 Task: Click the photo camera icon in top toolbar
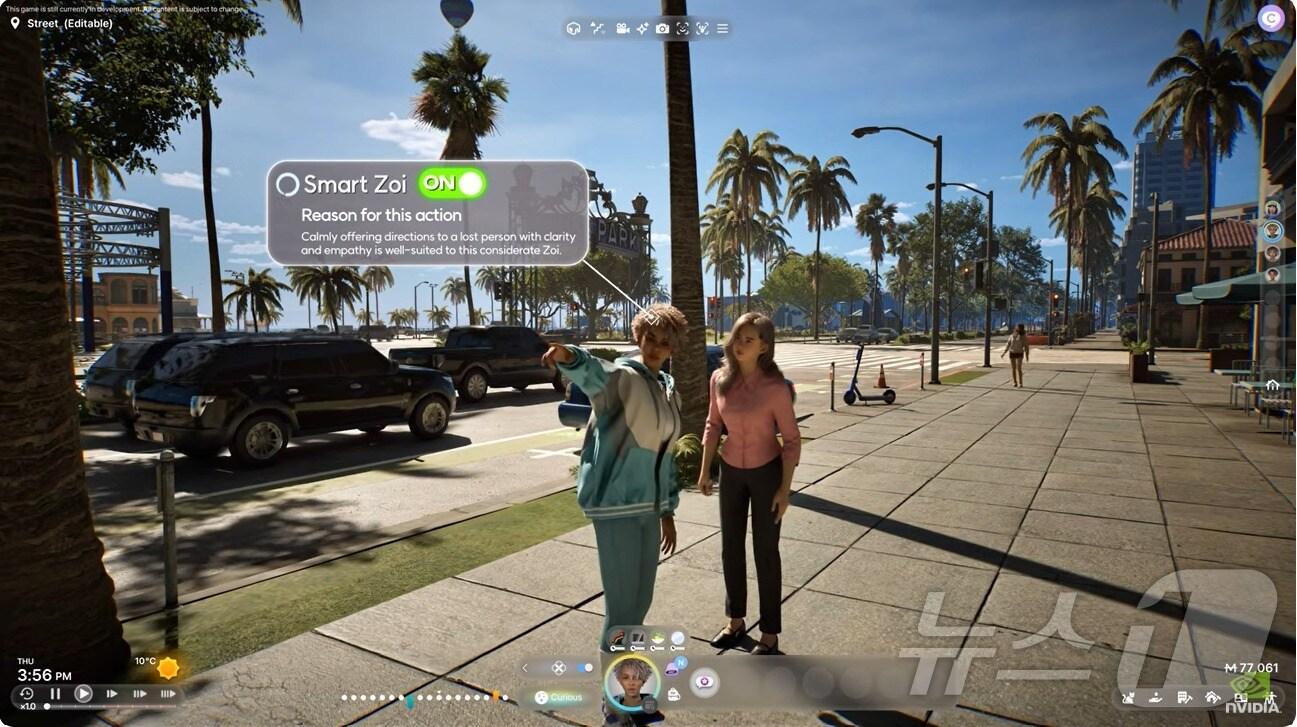662,28
